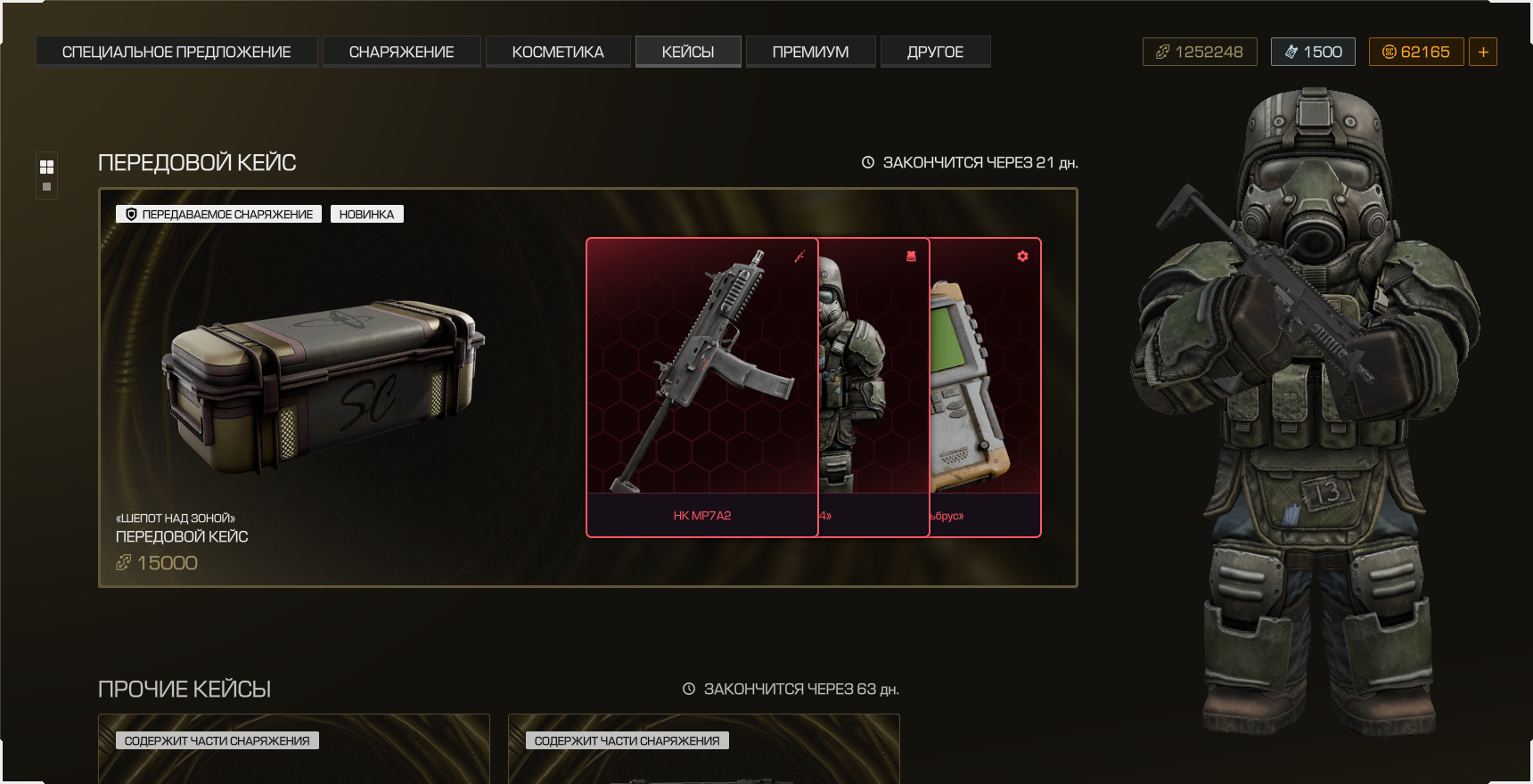Image resolution: width=1533 pixels, height=784 pixels.
Task: Select the HK MP7A2 reward card
Action: (702, 388)
